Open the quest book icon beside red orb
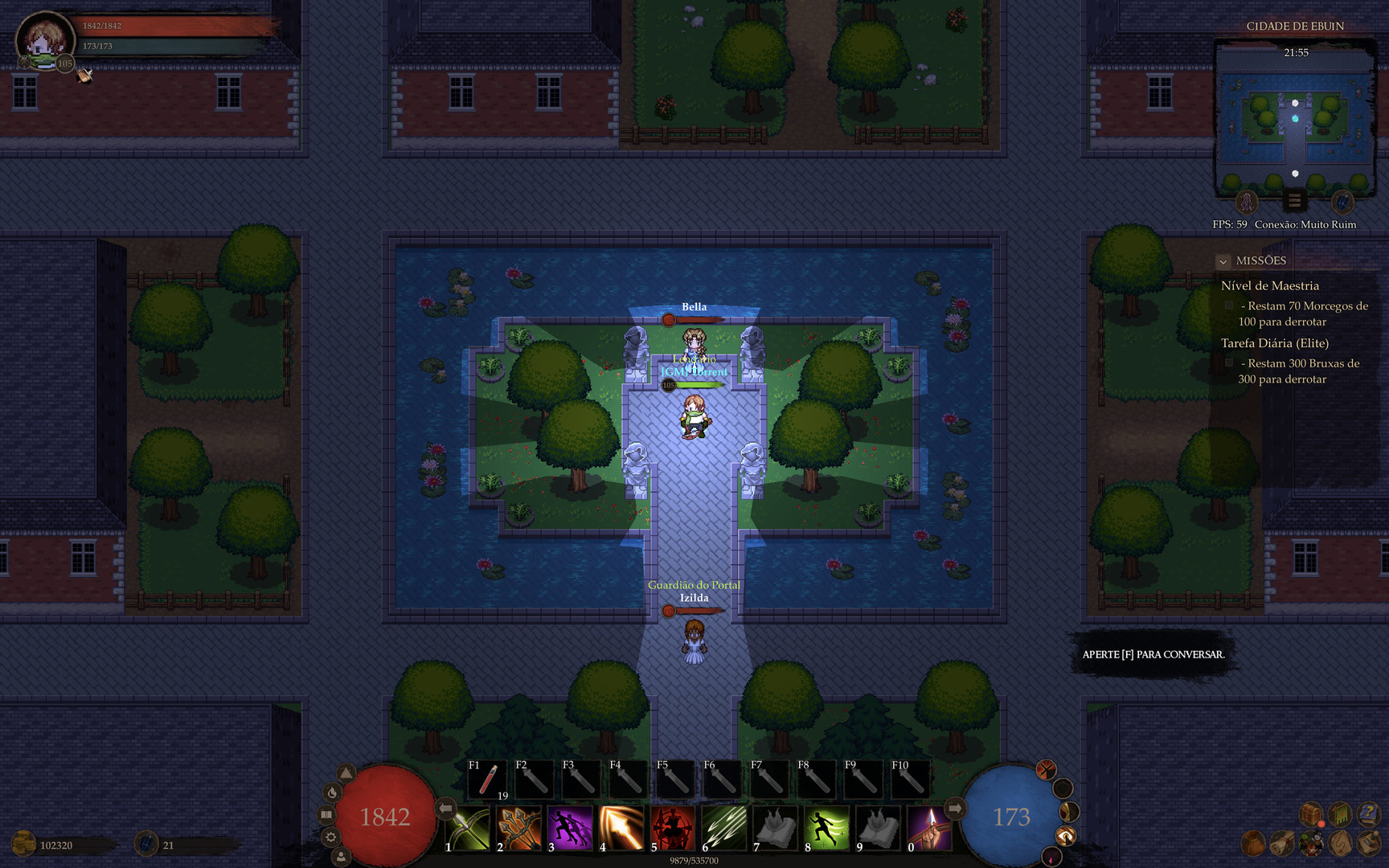1389x868 pixels. [326, 814]
